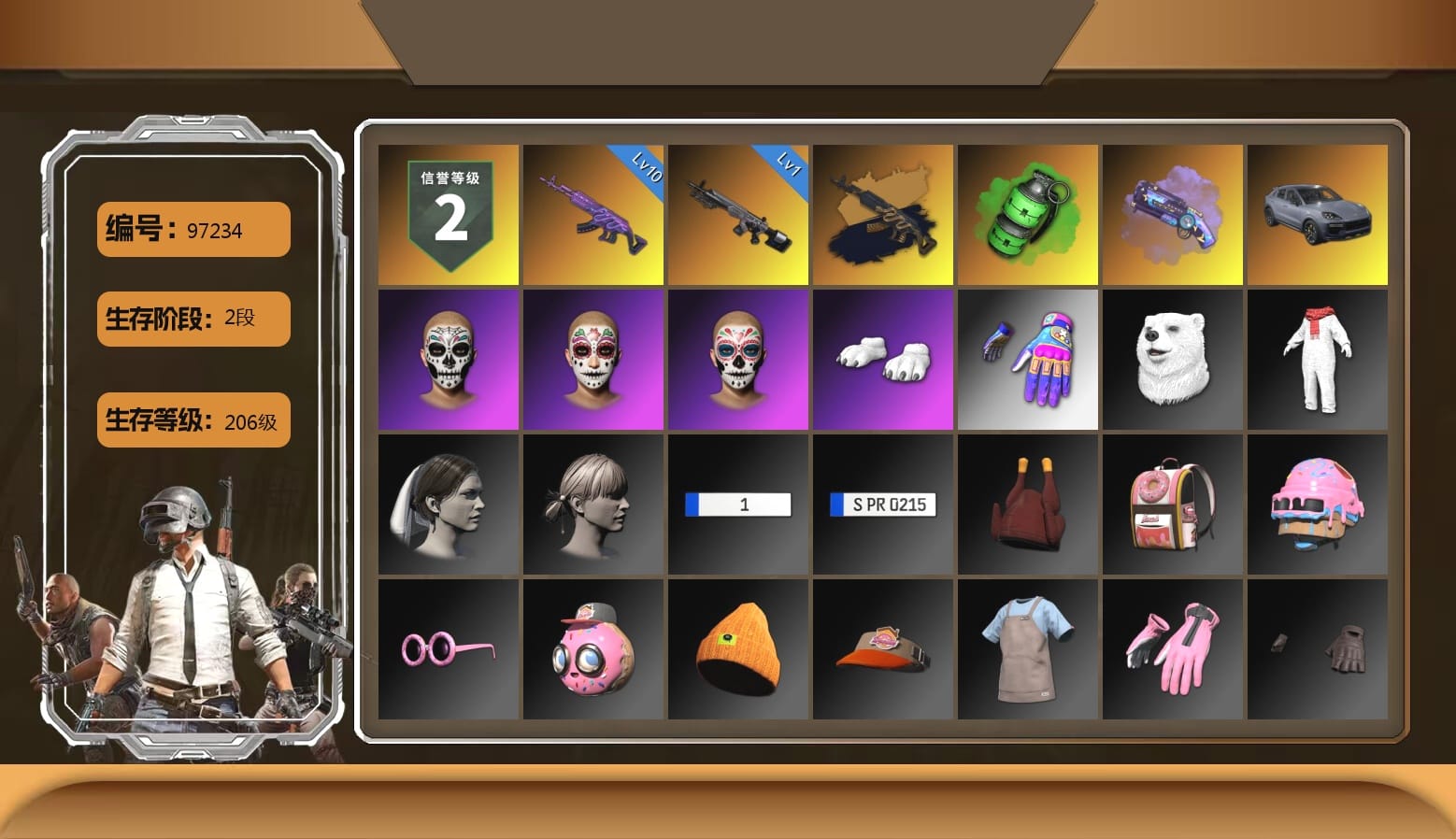
Task: Select the polar bear head mask icon
Action: click(x=1173, y=359)
